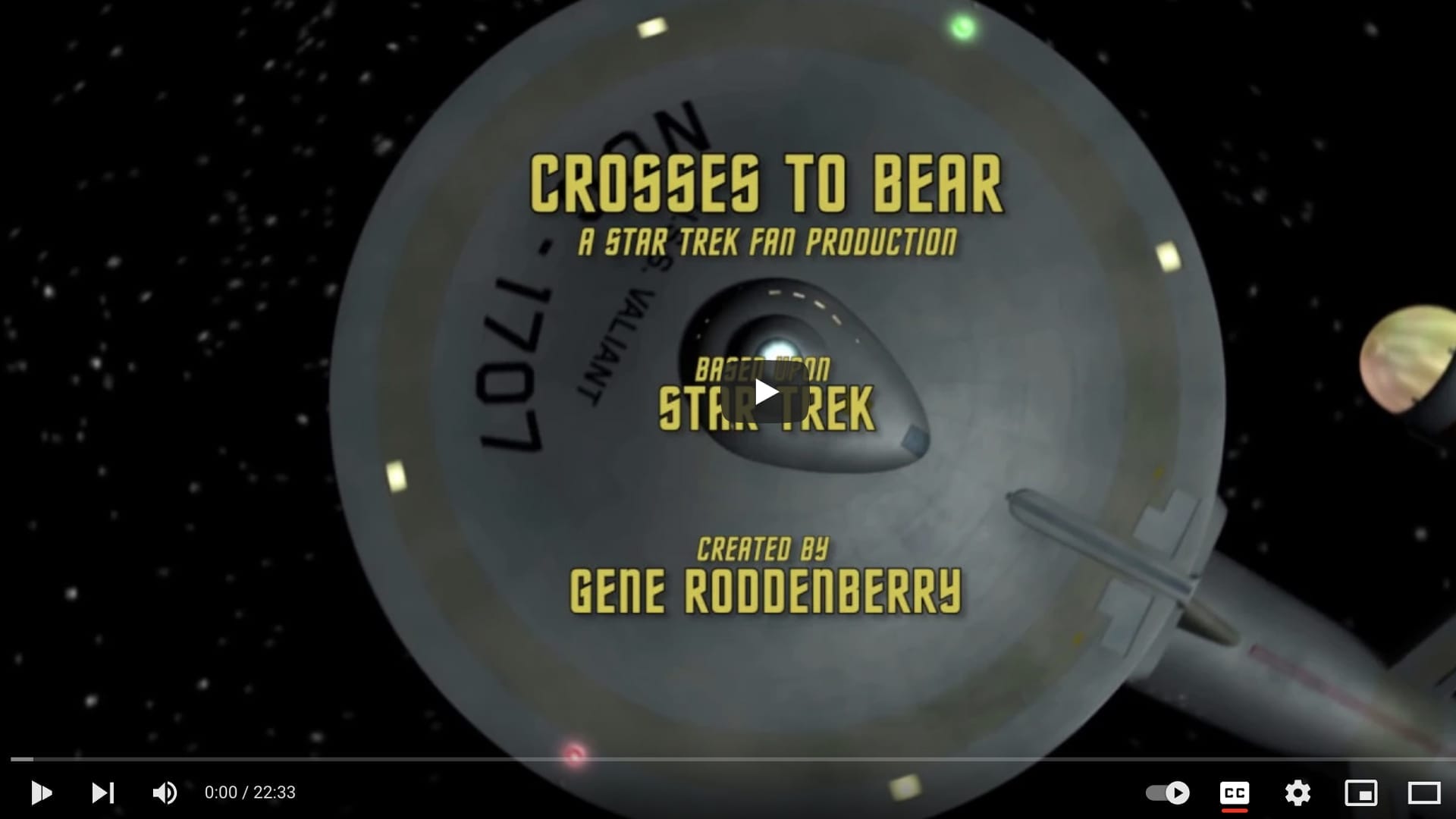Activate the miniplayer
The width and height of the screenshot is (1456, 819).
(1361, 793)
